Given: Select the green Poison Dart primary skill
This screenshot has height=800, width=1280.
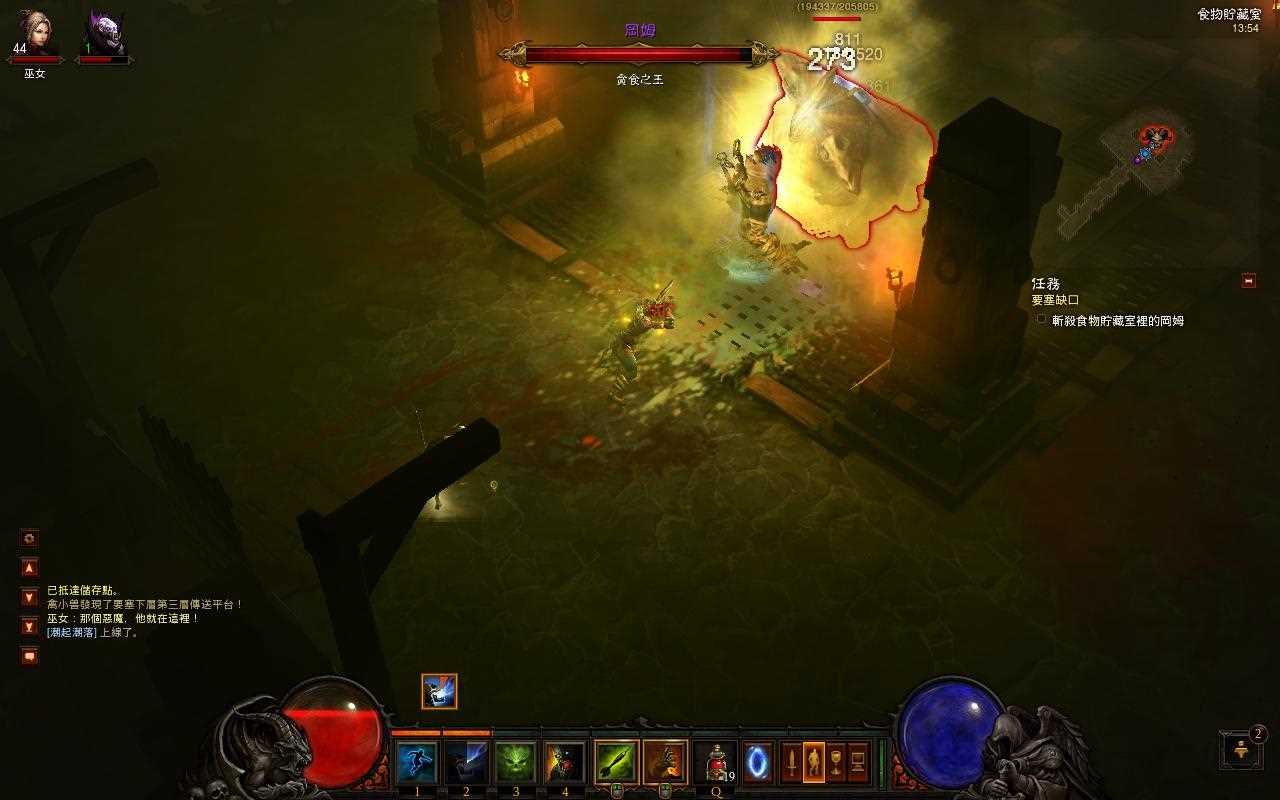Looking at the screenshot, I should point(616,763).
